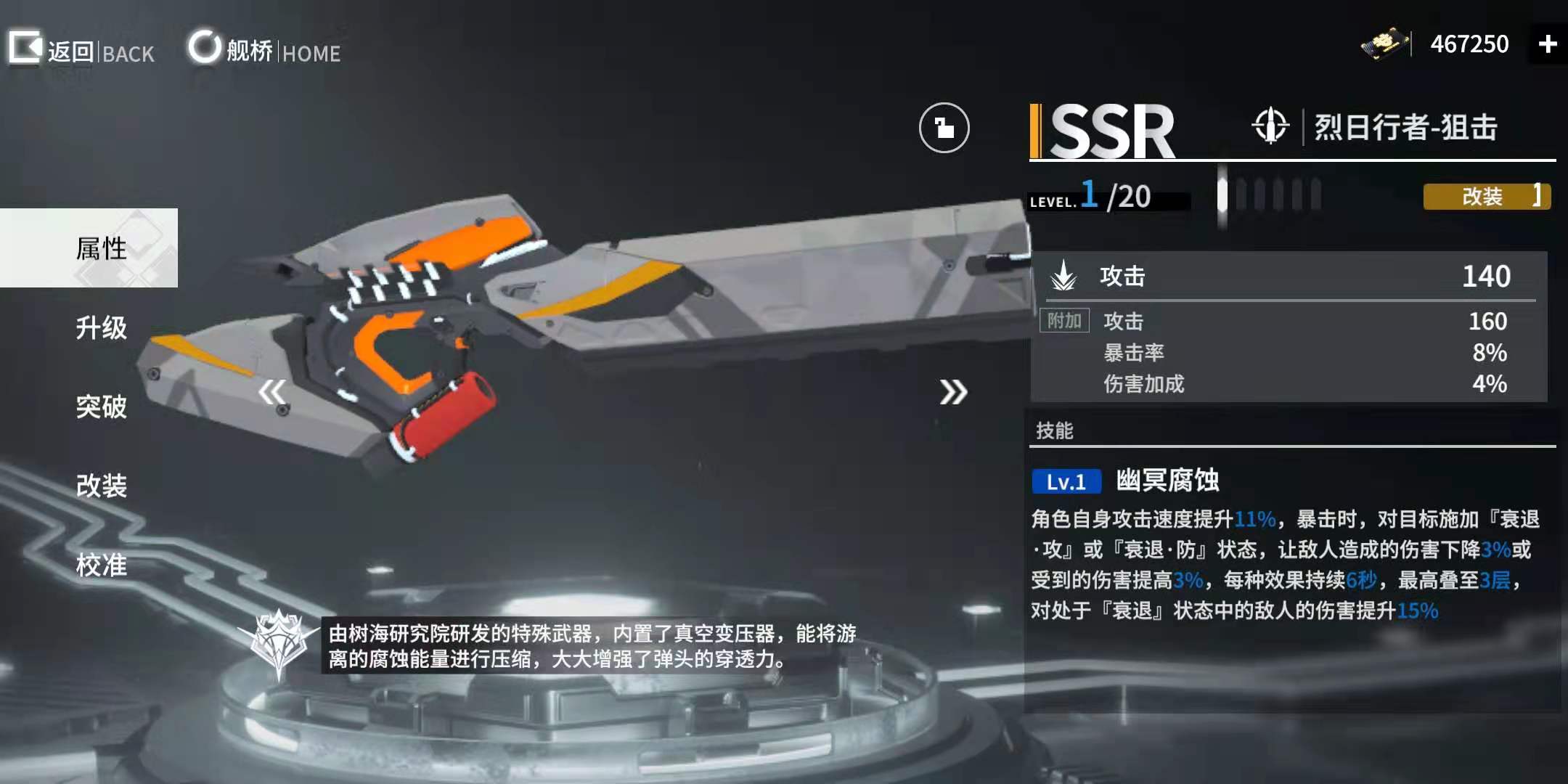The width and height of the screenshot is (1568, 784).
Task: Open the 校准 menu item
Action: pyautogui.click(x=102, y=565)
